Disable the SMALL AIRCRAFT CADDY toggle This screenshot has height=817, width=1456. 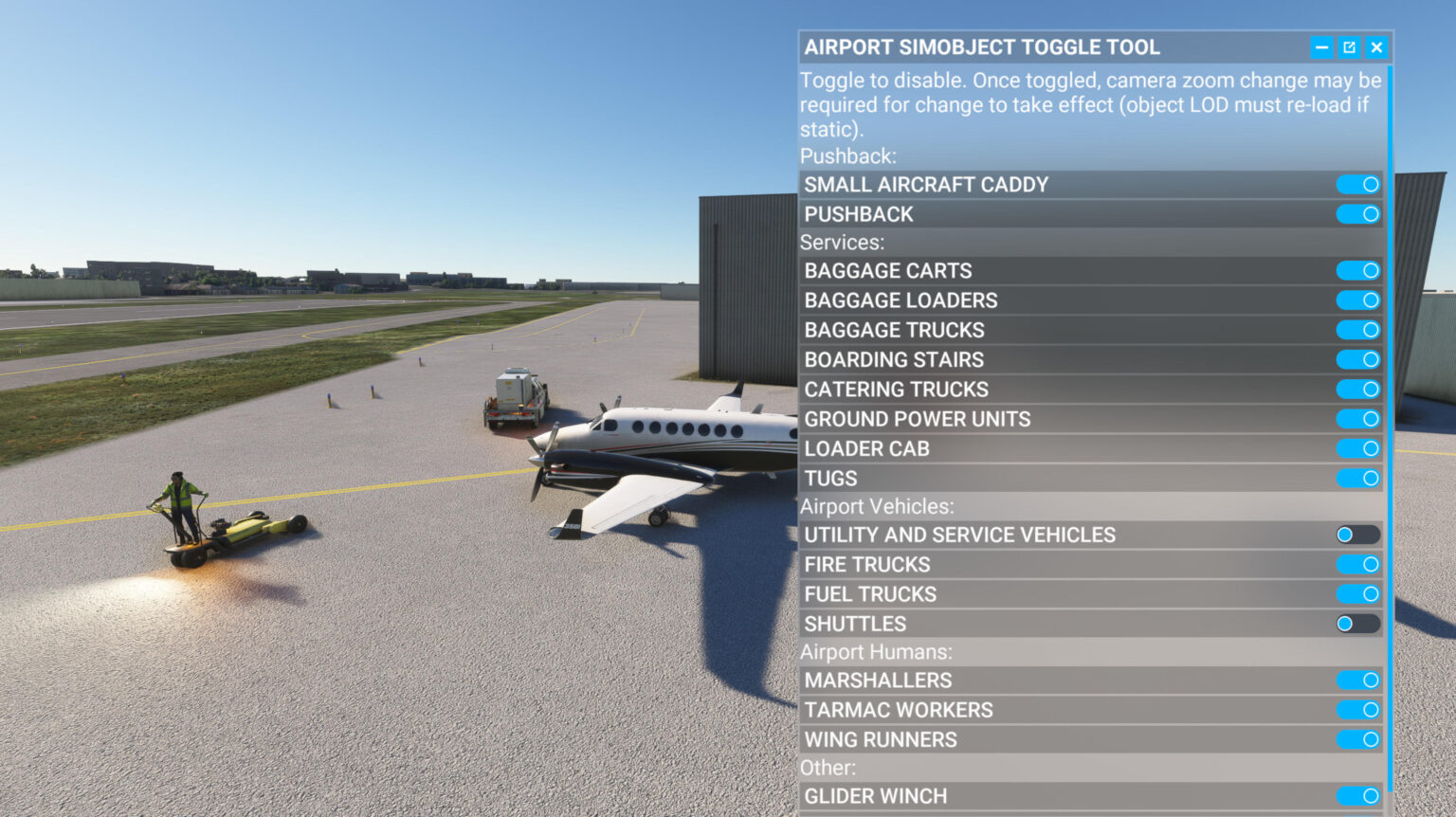click(x=1357, y=184)
